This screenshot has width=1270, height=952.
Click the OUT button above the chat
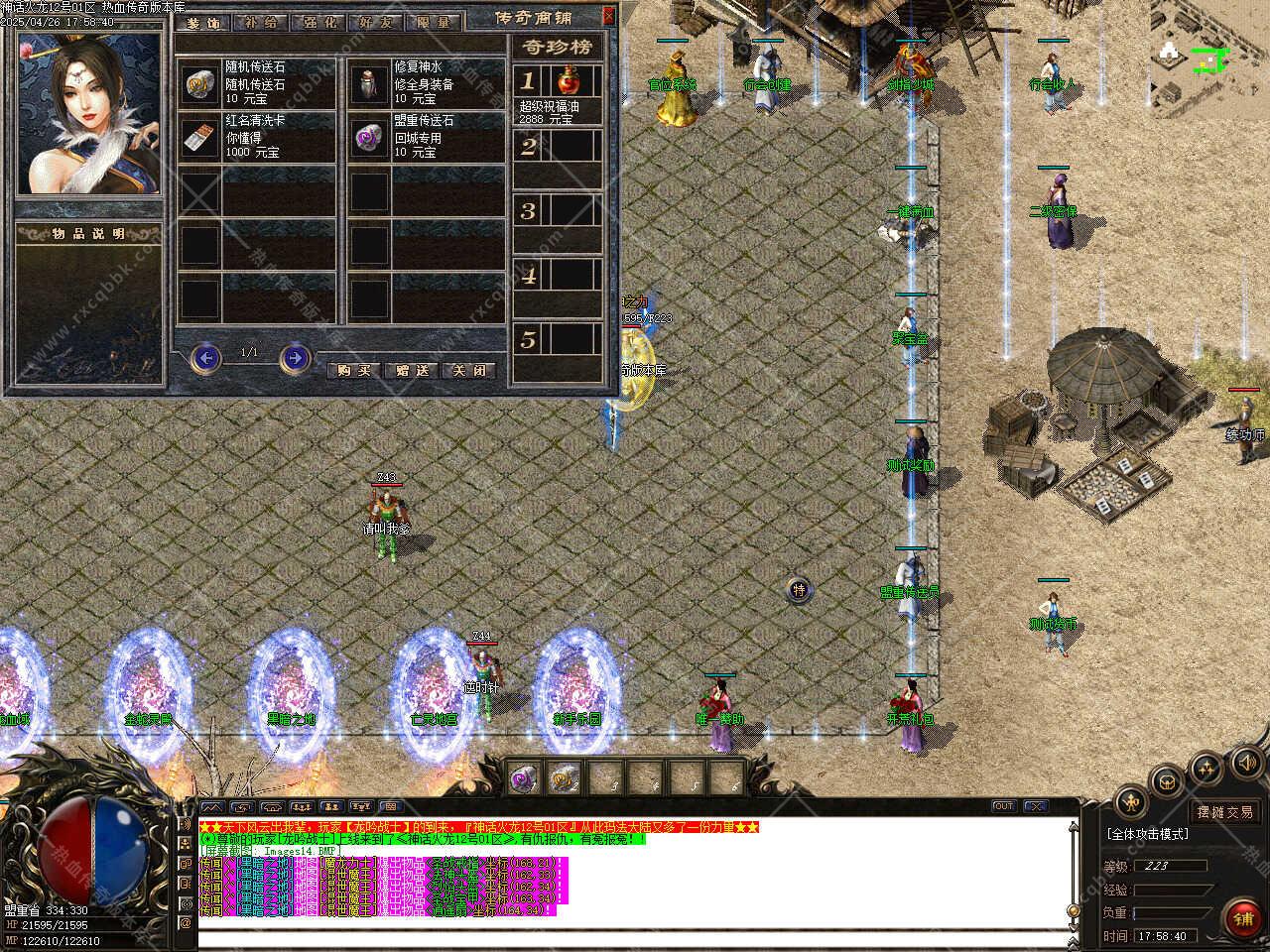(1003, 806)
